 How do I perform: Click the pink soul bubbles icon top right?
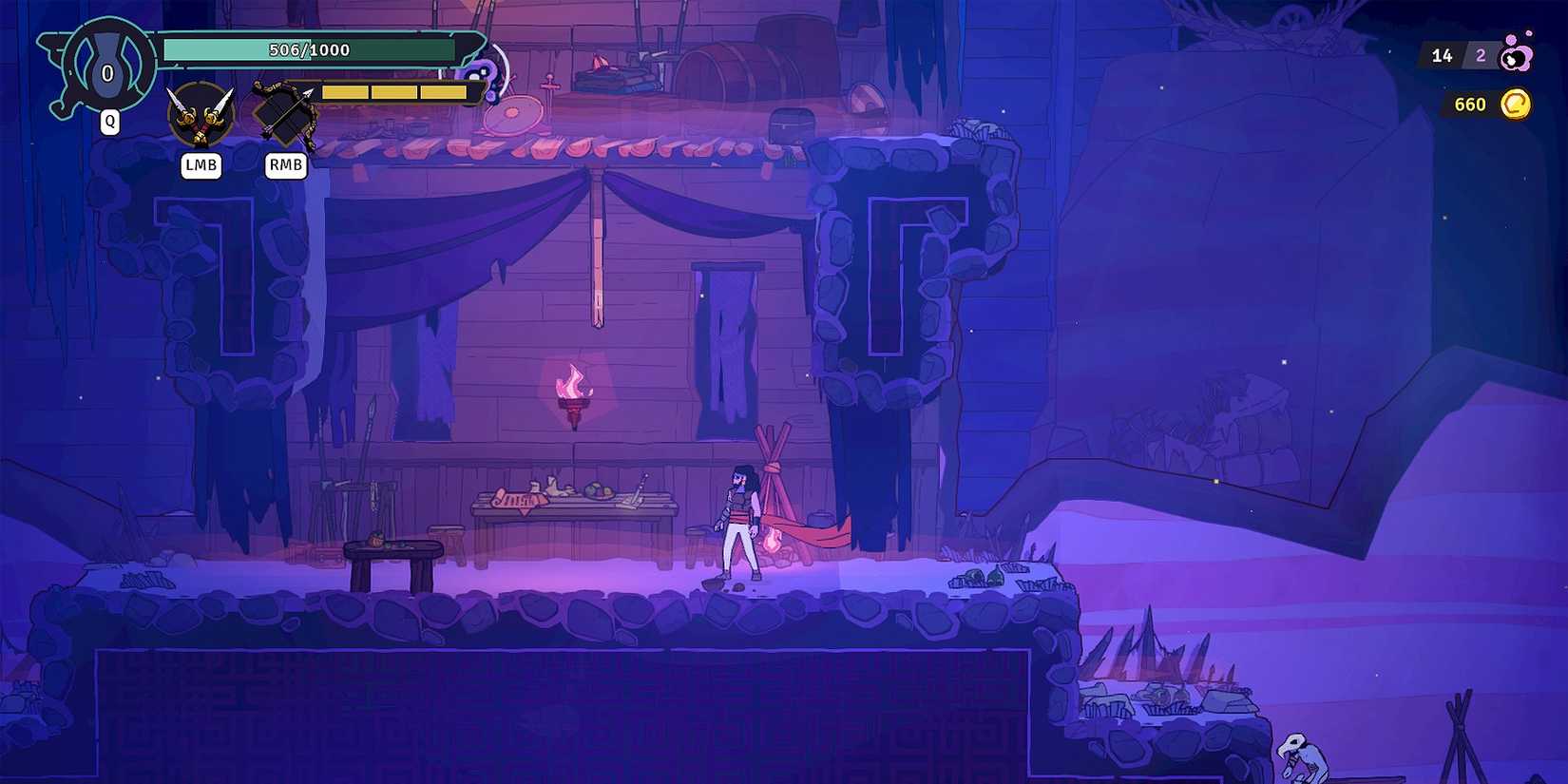pos(1517,57)
